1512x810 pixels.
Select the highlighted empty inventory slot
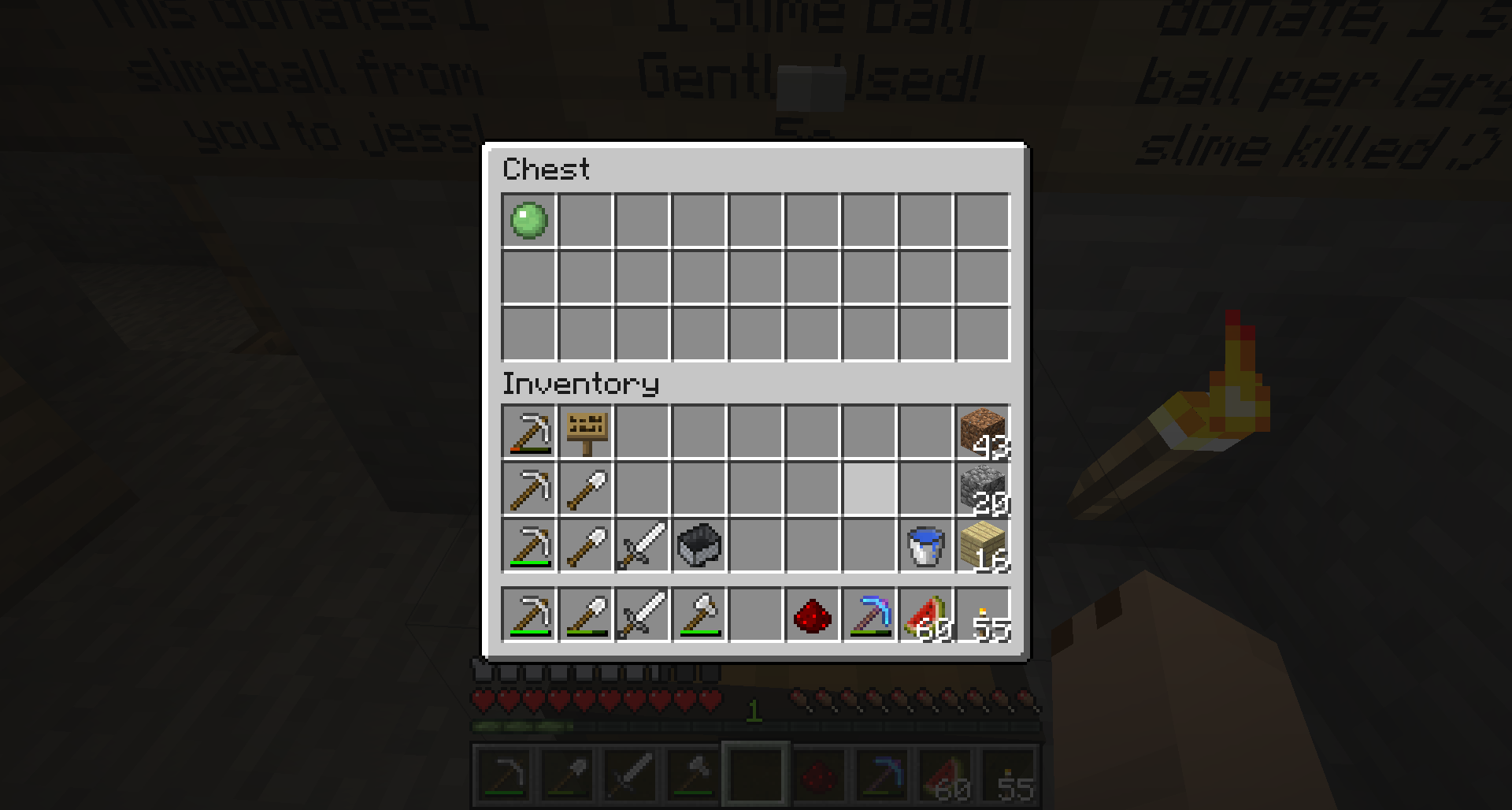coord(868,489)
